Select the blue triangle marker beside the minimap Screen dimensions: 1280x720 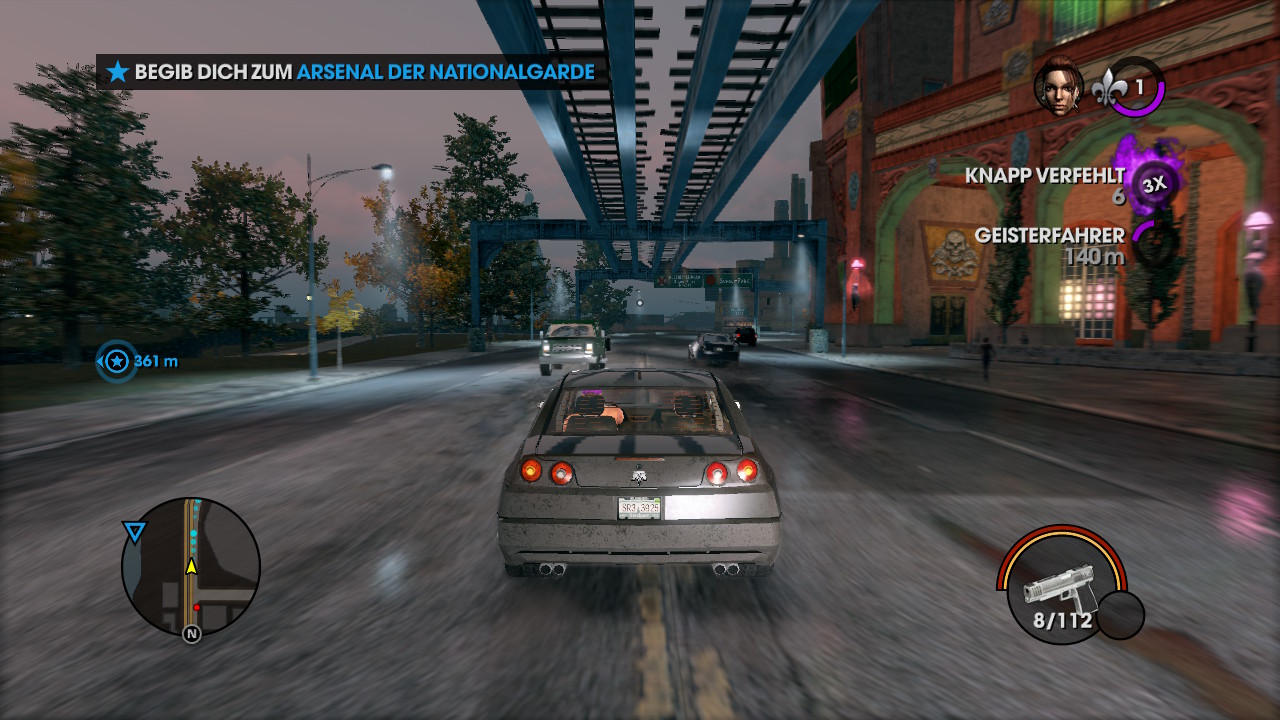pos(134,532)
